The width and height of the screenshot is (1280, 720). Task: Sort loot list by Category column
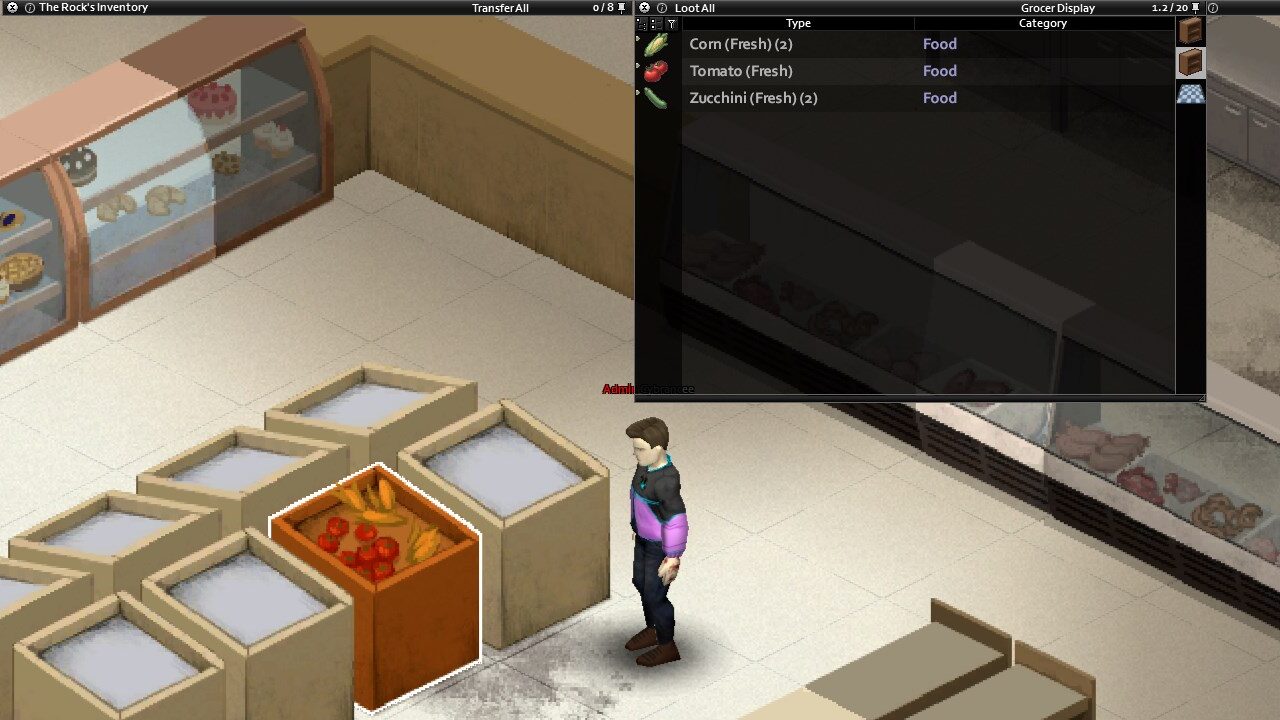pyautogui.click(x=1042, y=23)
